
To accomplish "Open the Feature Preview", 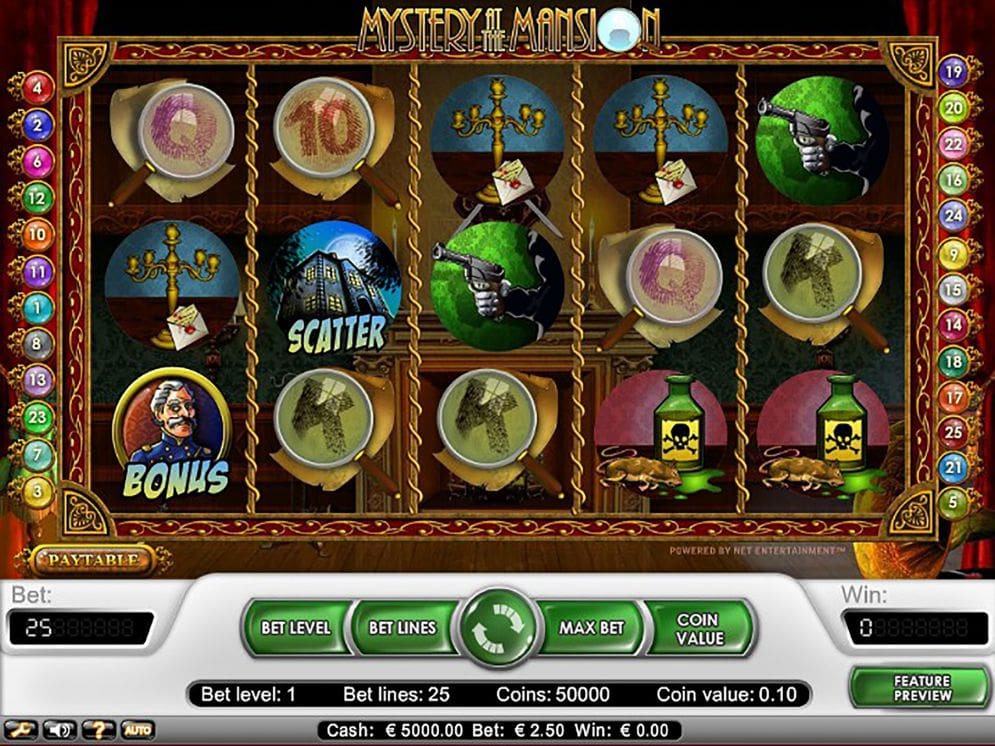I will 921,687.
